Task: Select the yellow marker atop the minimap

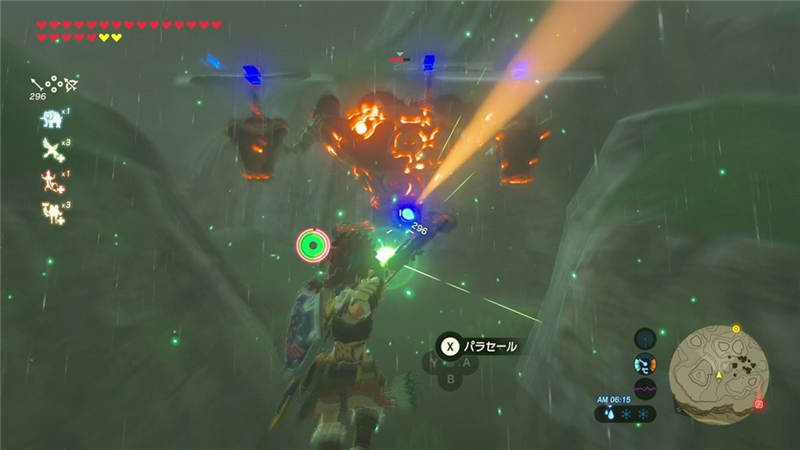Action: pyautogui.click(x=736, y=328)
